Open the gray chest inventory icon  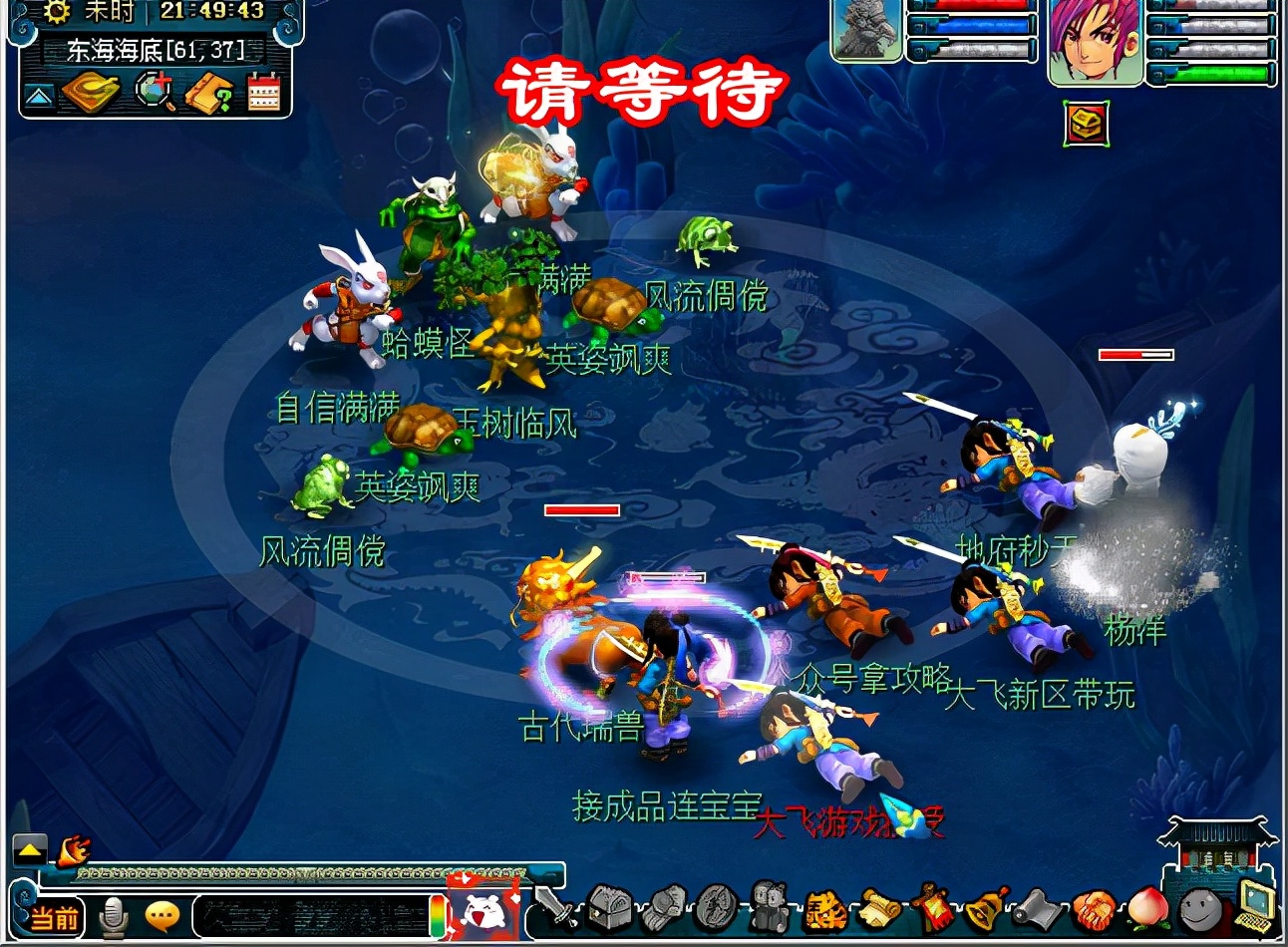pyautogui.click(x=609, y=907)
